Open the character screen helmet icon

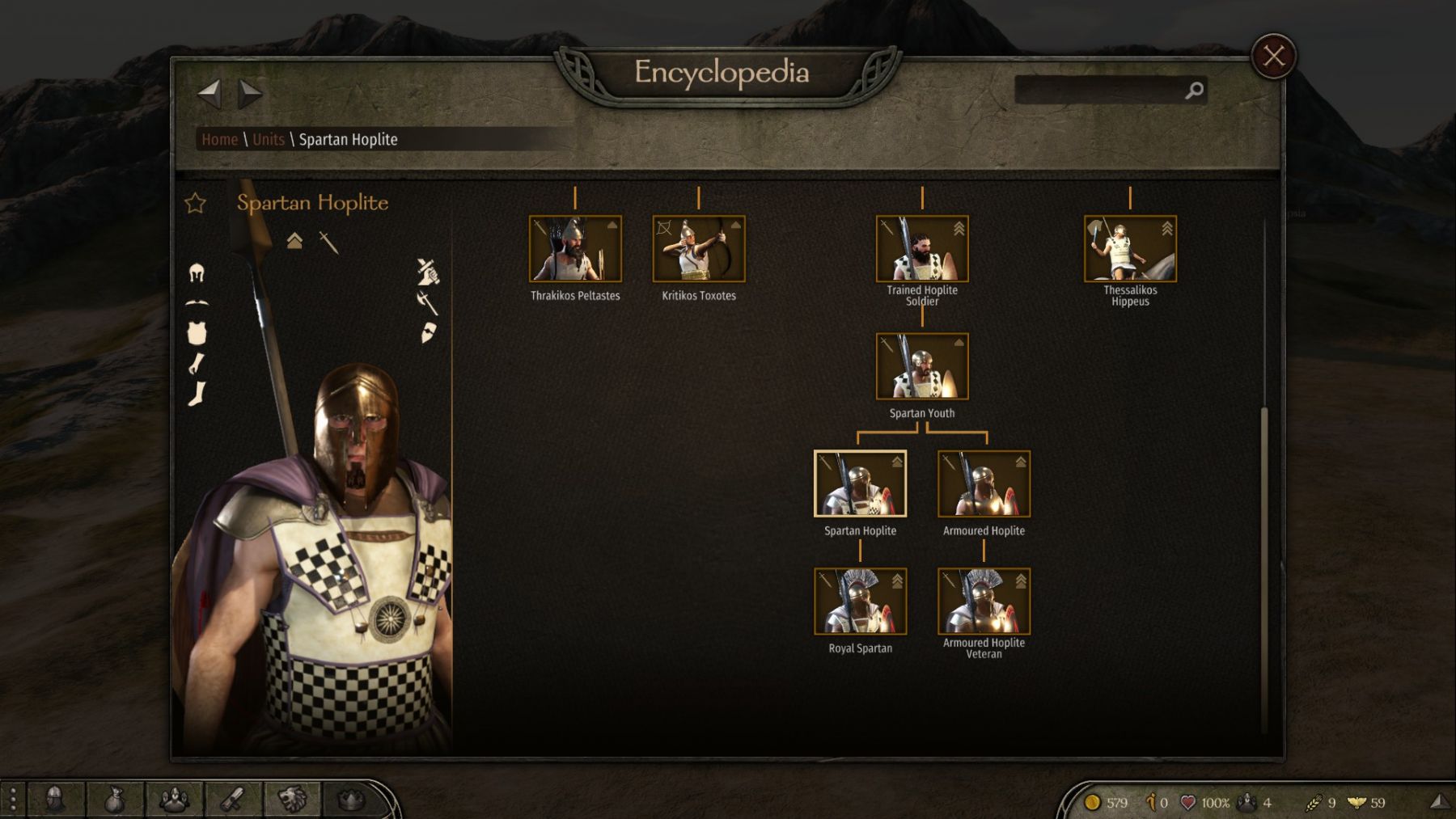(55, 800)
